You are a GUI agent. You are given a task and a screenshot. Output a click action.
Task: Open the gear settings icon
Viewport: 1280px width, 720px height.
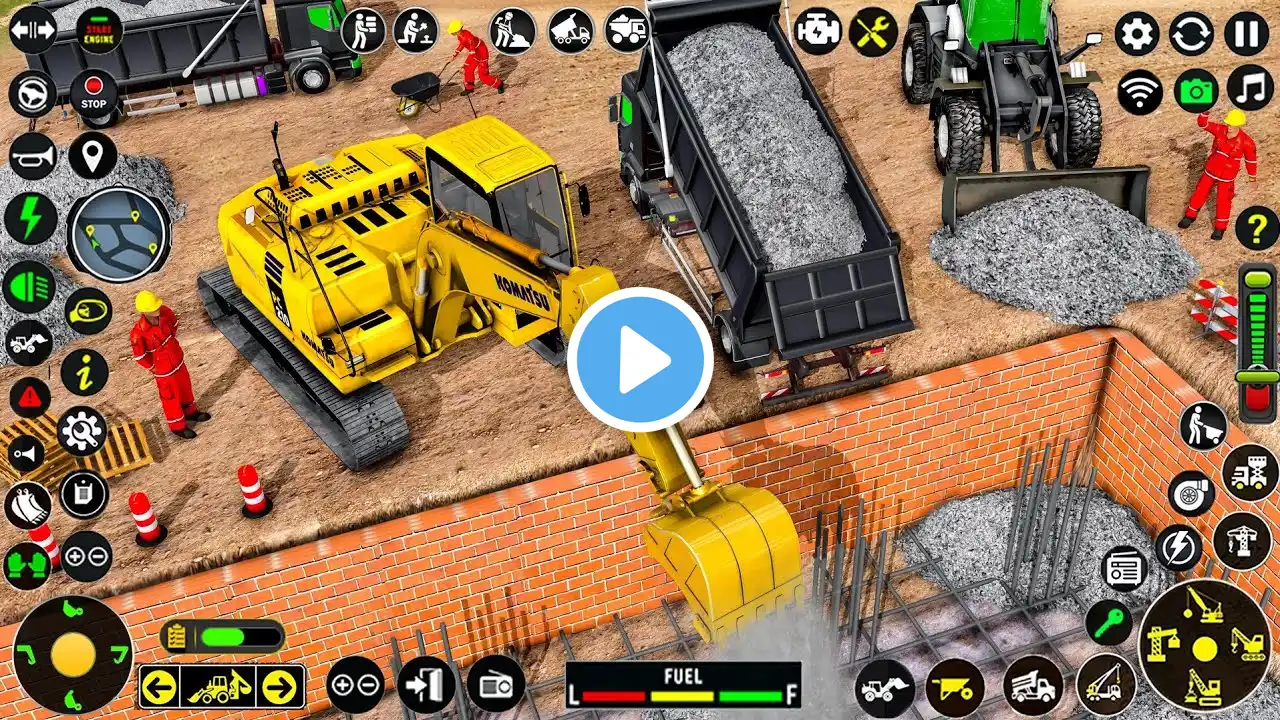[x=1138, y=34]
